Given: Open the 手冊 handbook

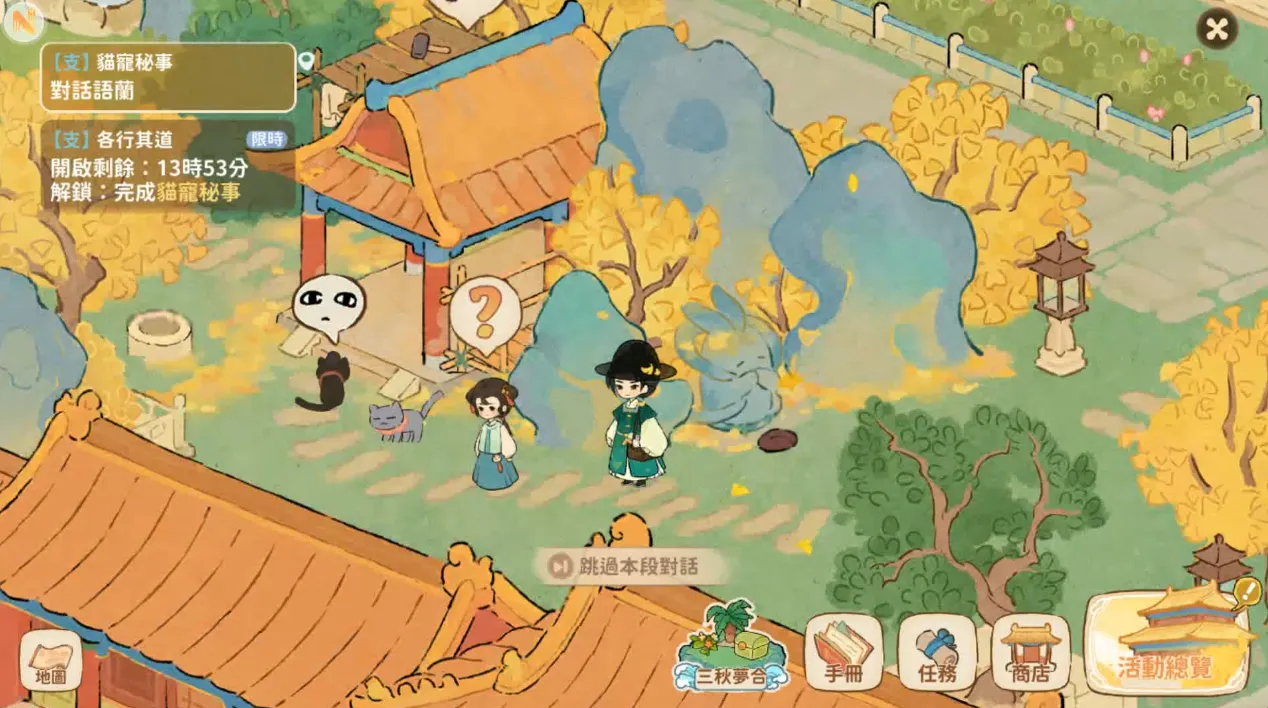Looking at the screenshot, I should tap(843, 652).
